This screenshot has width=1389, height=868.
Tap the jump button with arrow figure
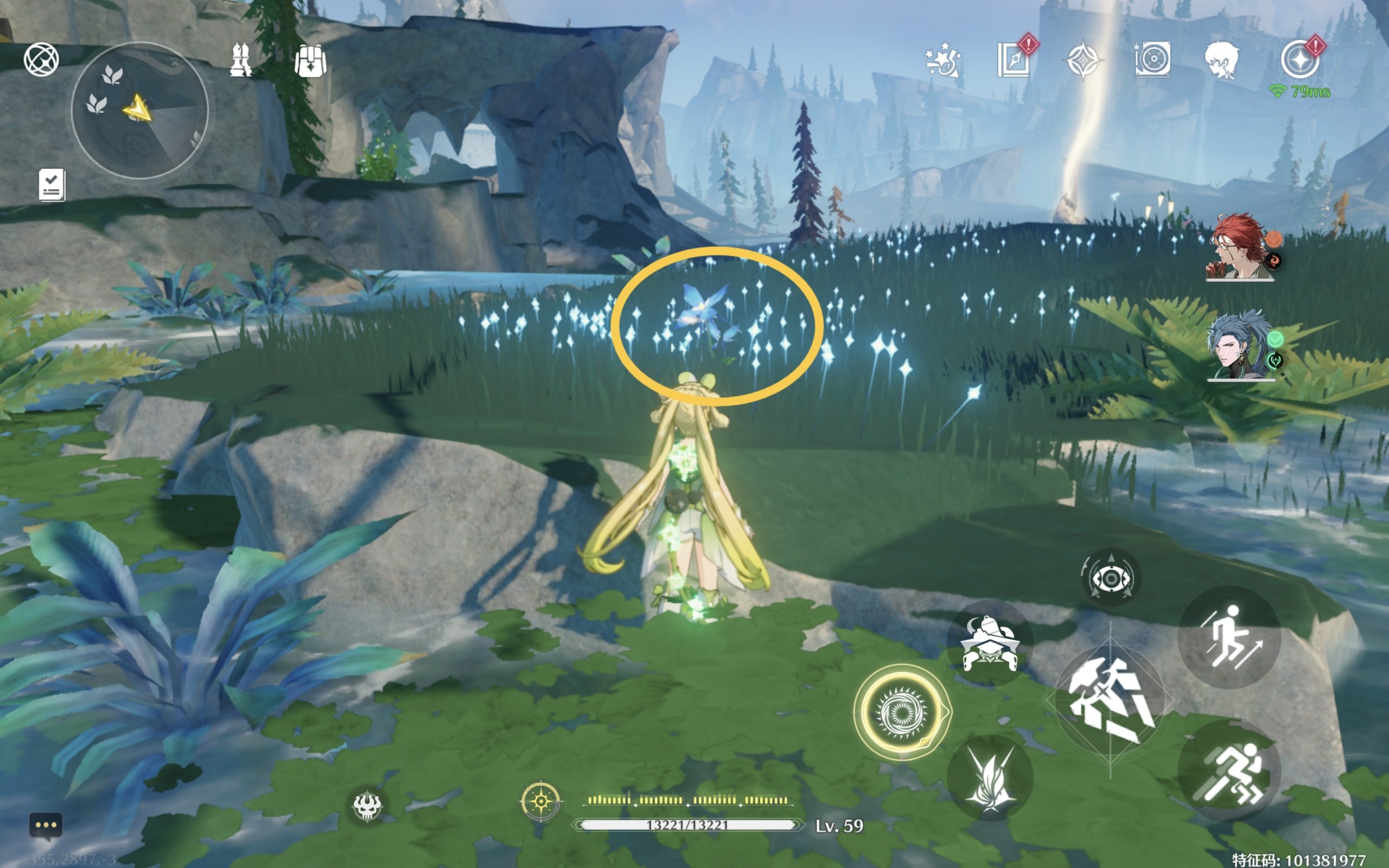click(x=1229, y=637)
